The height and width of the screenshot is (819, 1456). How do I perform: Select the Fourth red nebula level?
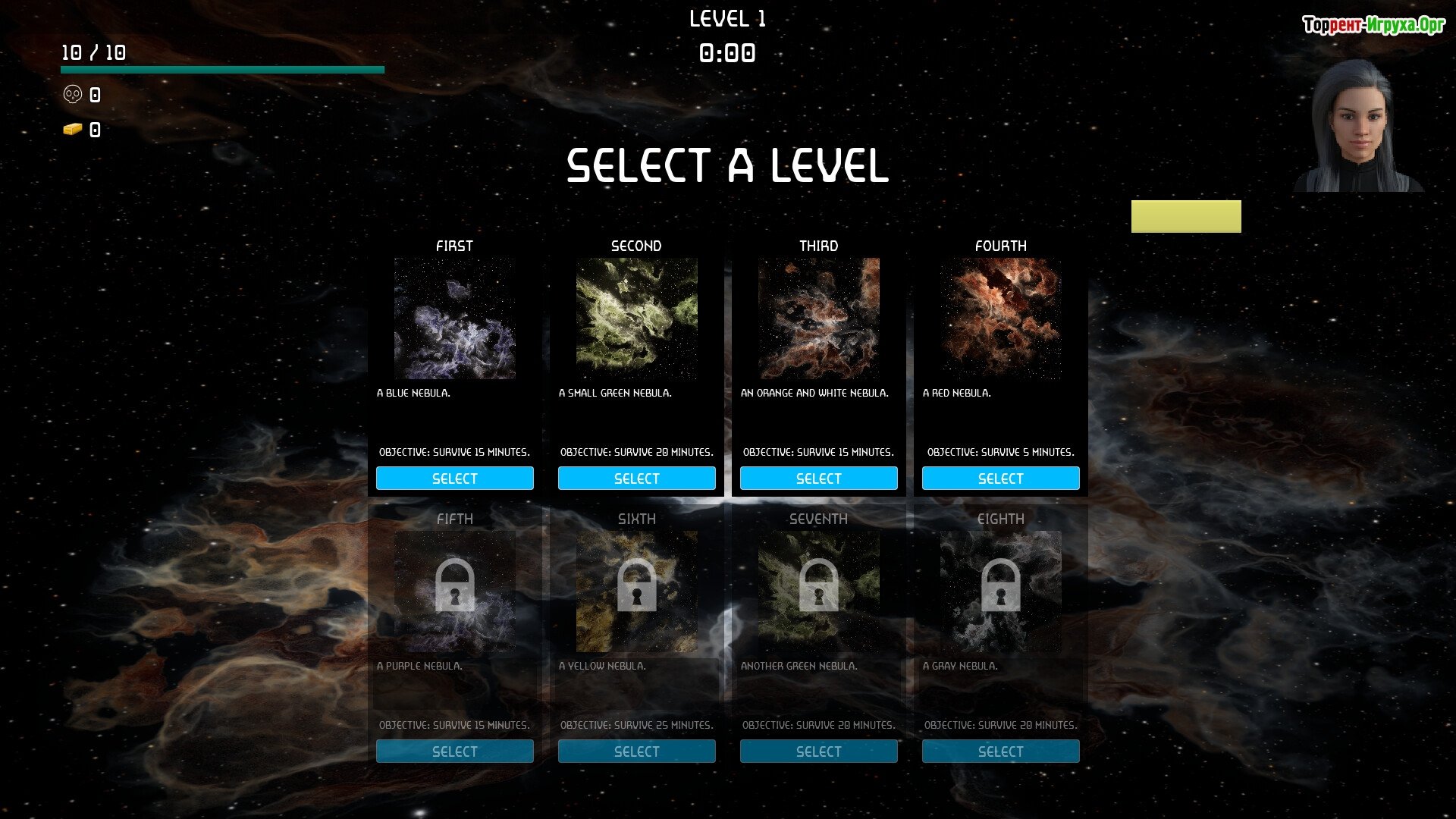[1000, 479]
